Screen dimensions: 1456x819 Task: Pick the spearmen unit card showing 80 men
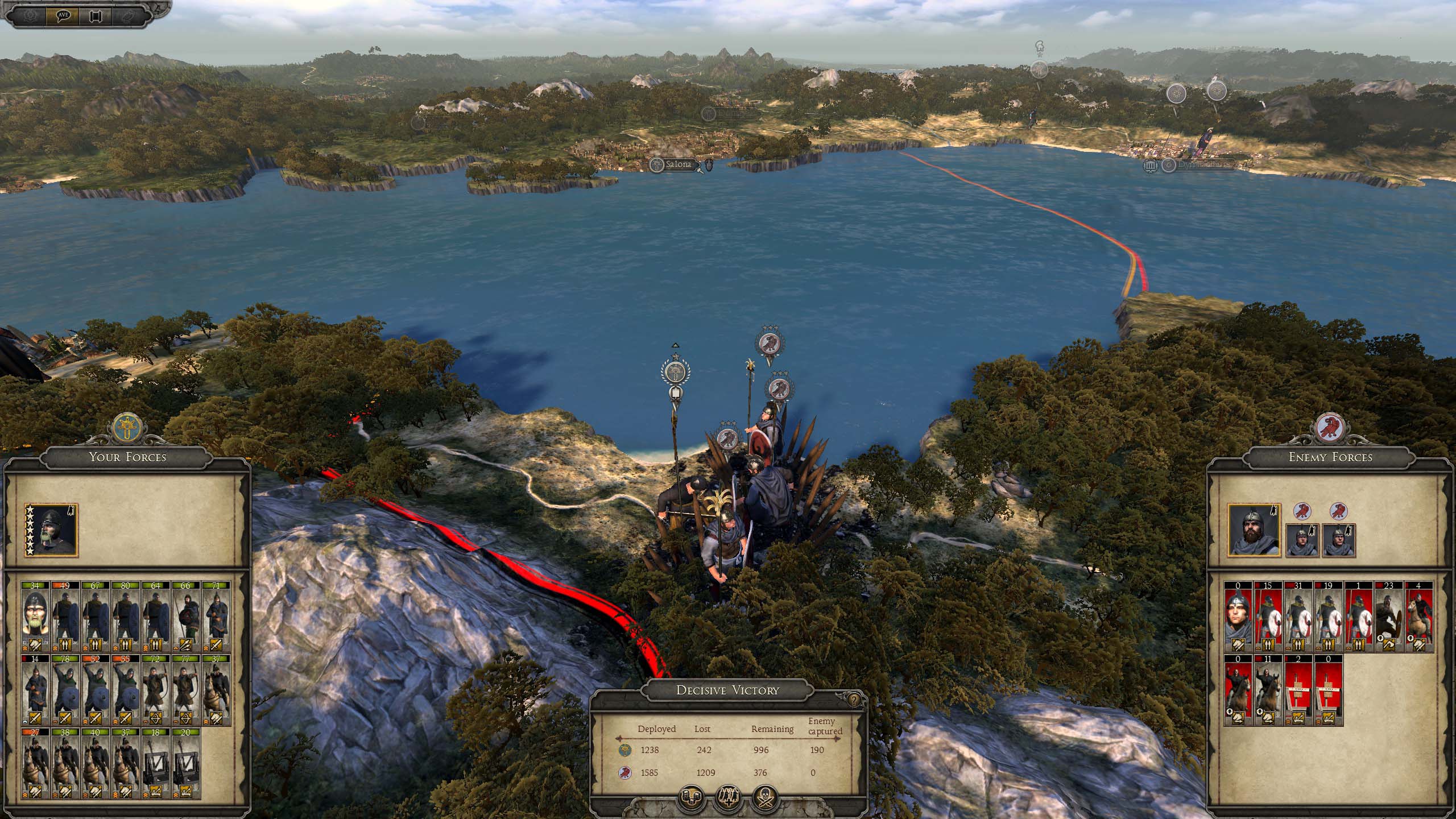(125, 618)
